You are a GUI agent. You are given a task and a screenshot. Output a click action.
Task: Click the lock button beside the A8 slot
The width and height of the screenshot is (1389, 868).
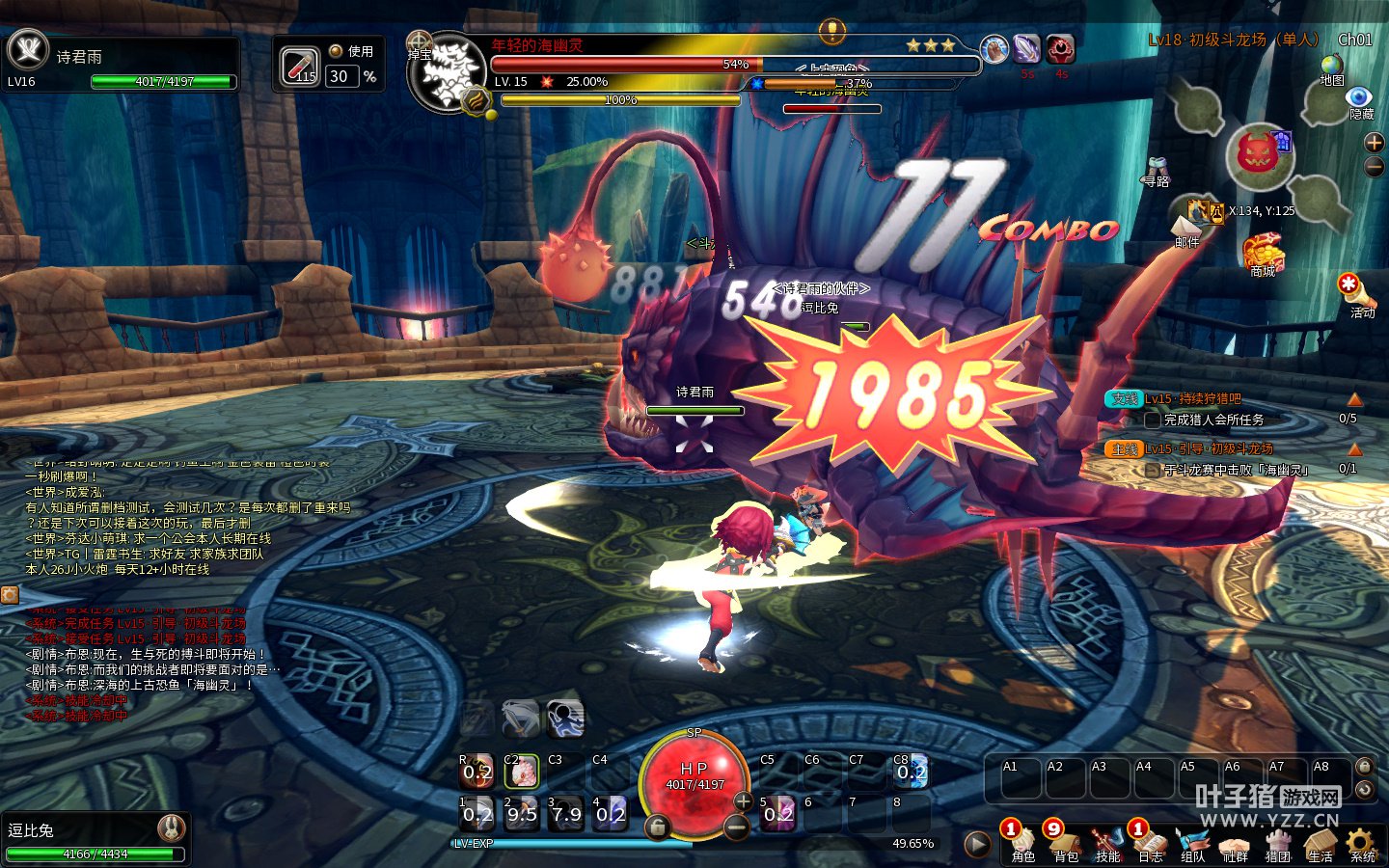pos(1364,767)
